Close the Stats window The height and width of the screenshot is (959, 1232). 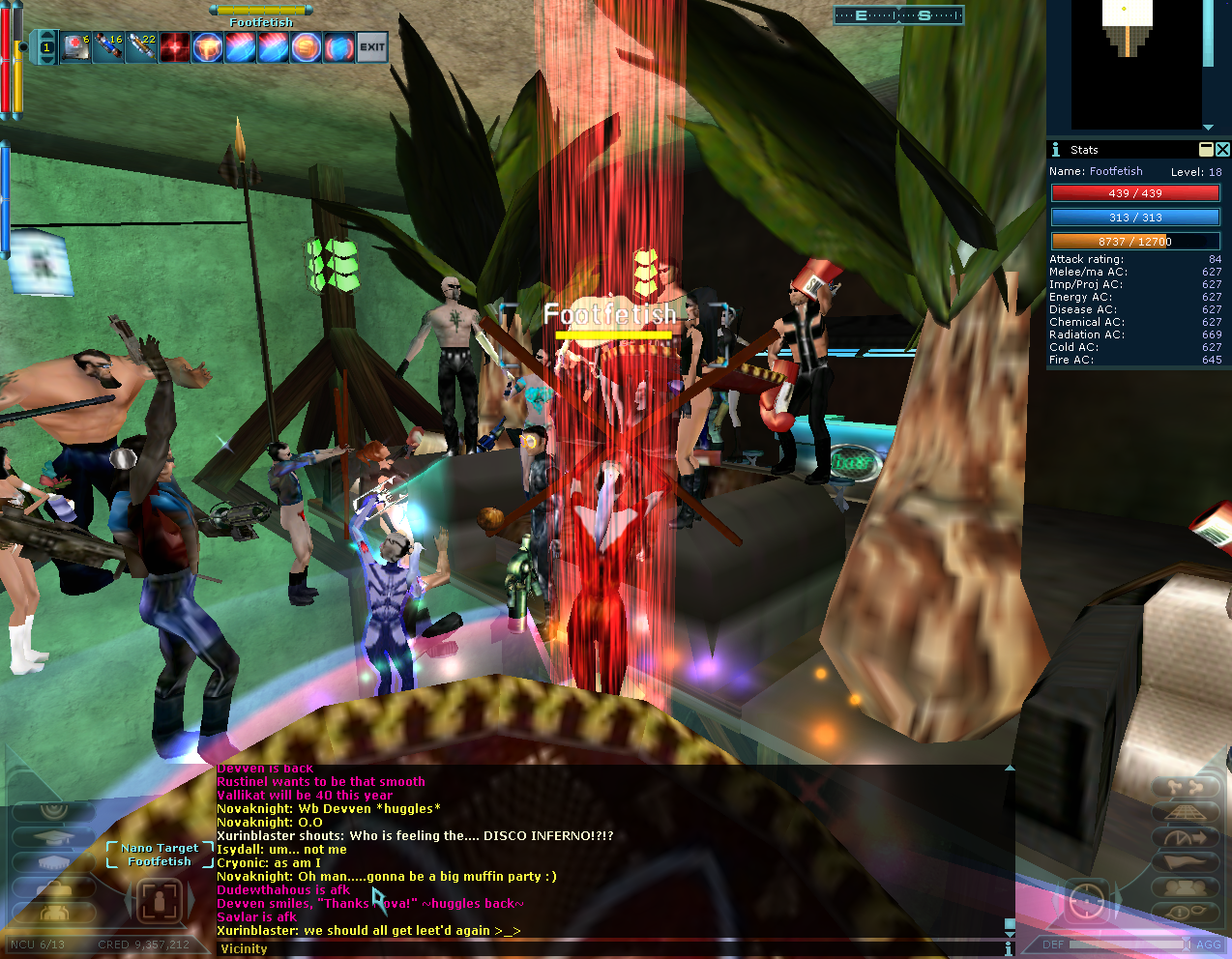(1222, 149)
